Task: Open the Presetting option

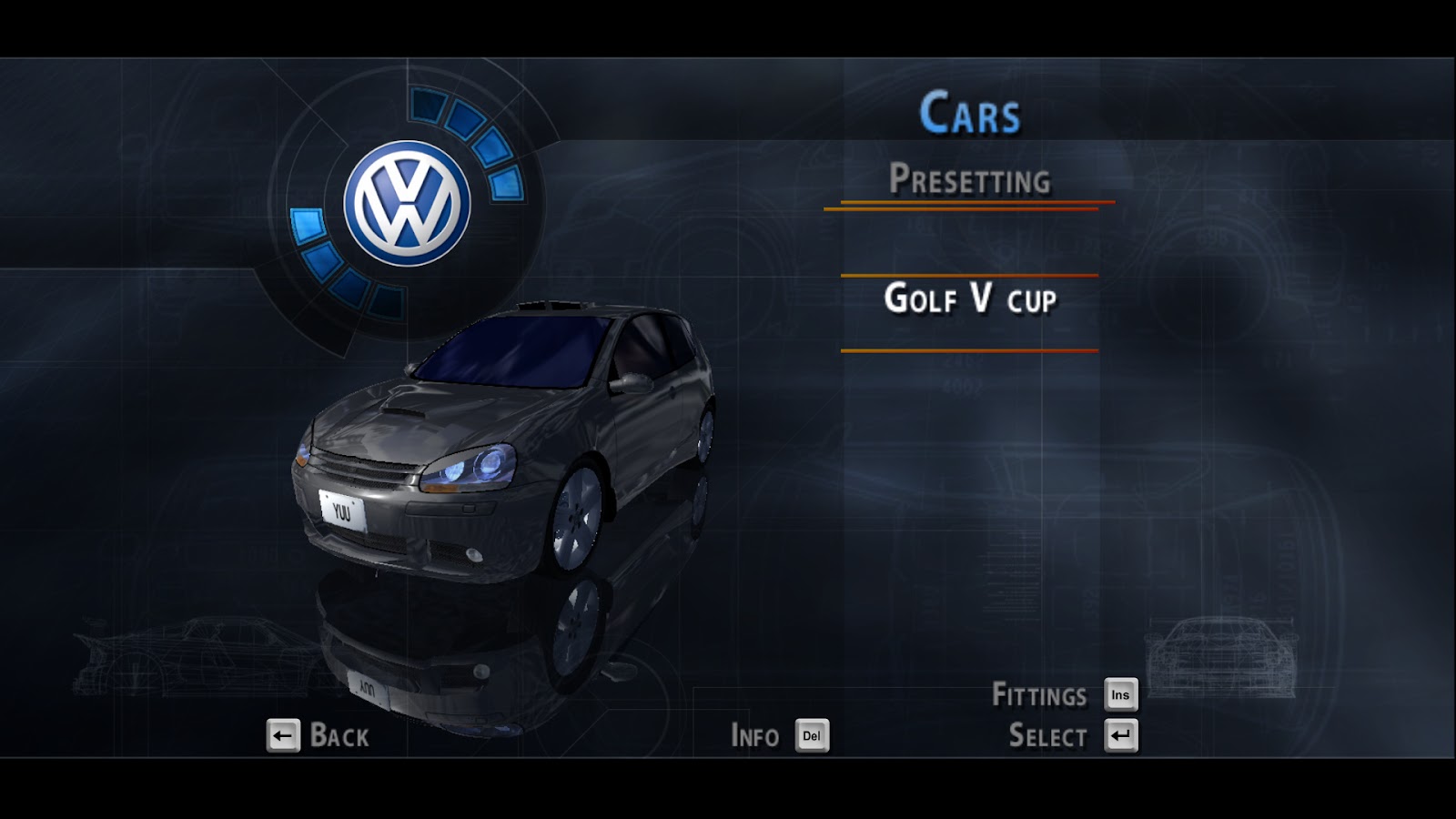Action: [969, 179]
